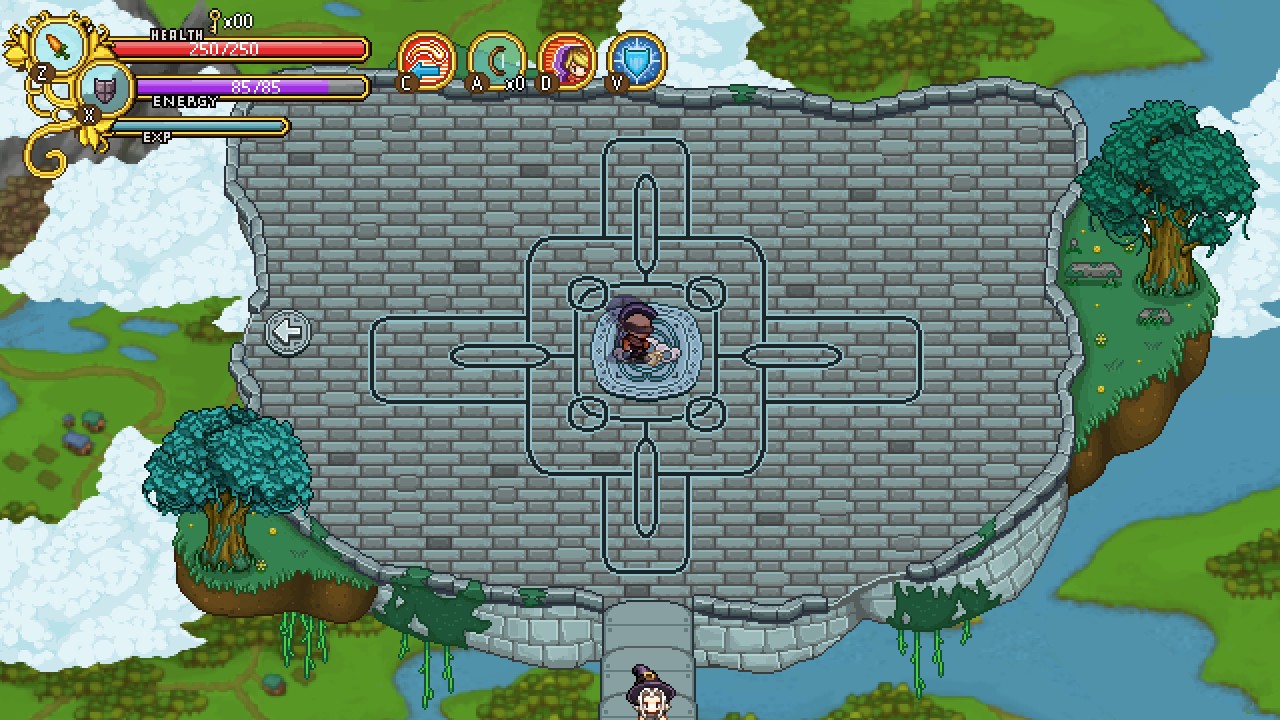
Task: Click the top-left rune seal of the circle
Action: coord(586,293)
